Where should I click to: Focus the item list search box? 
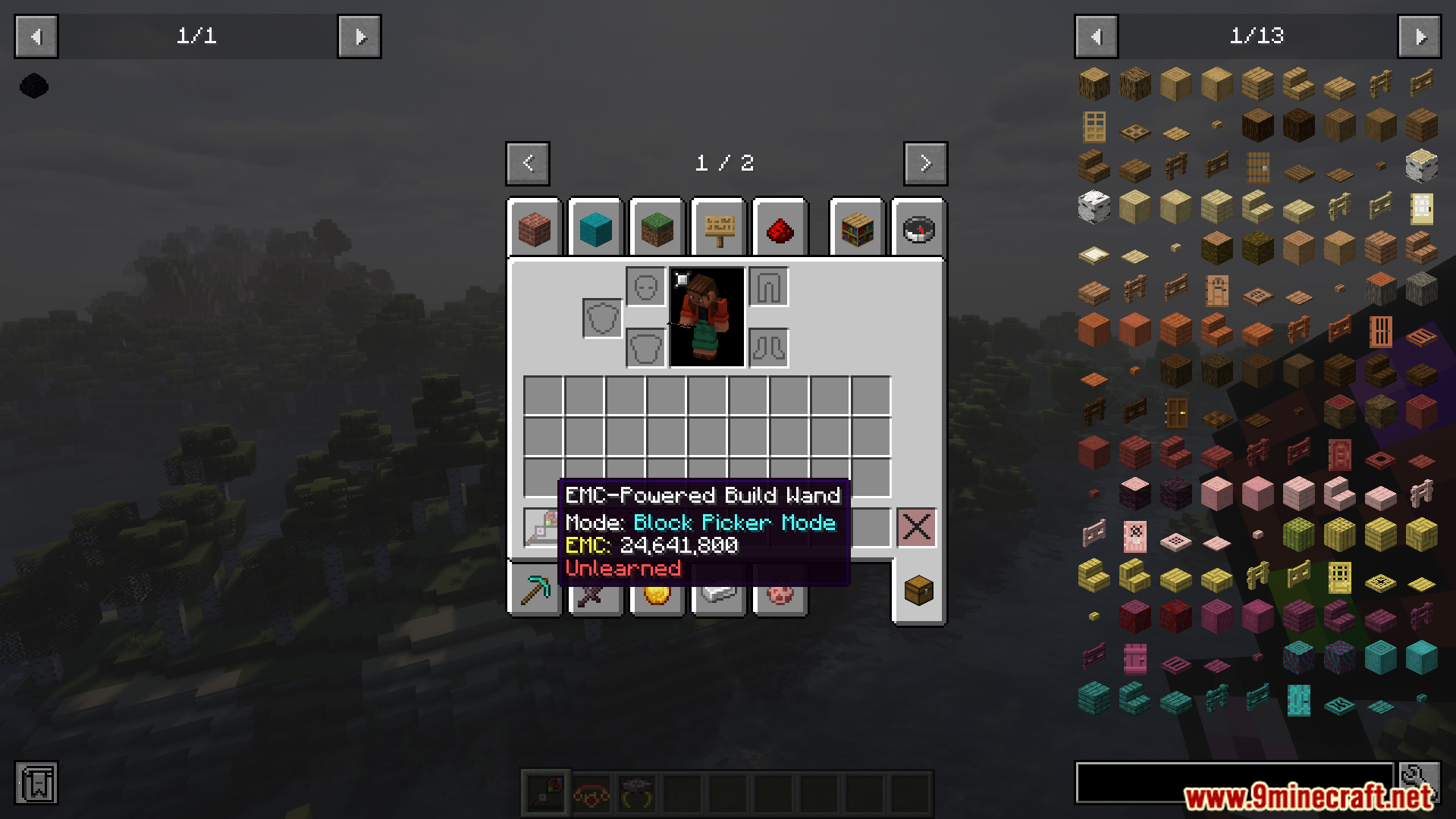[x=1234, y=783]
